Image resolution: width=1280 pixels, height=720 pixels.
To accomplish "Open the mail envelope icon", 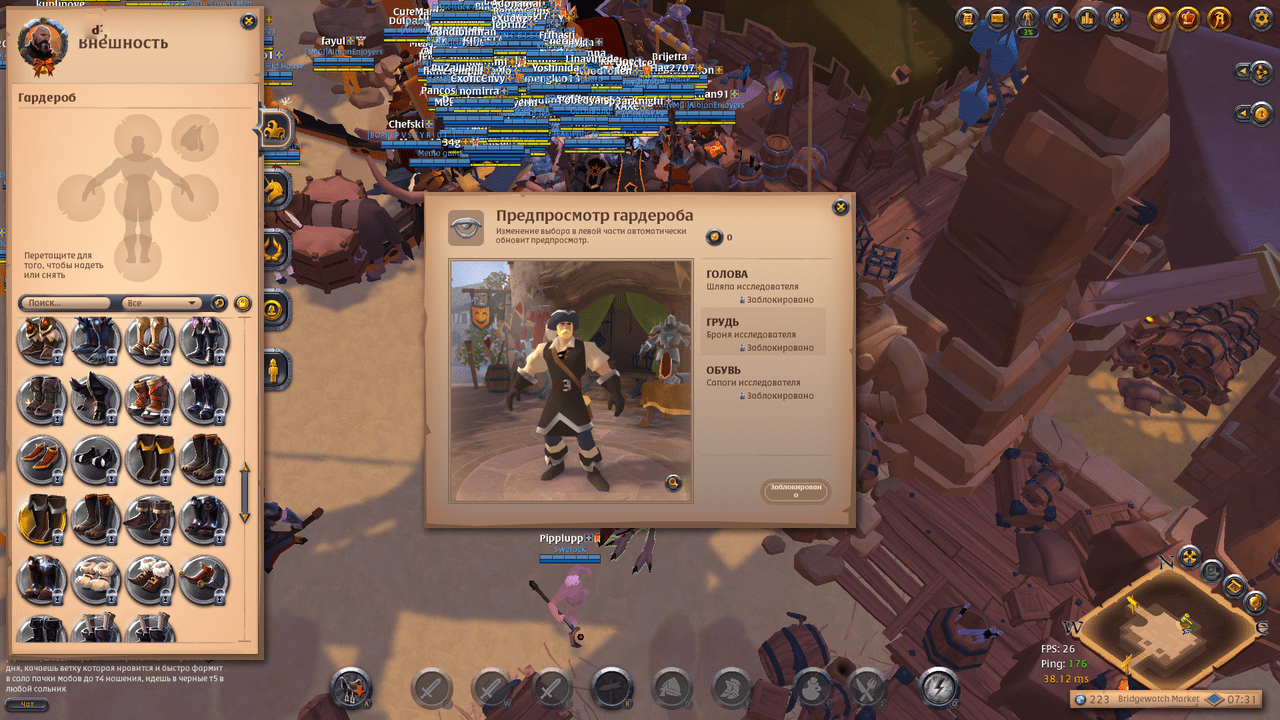I will pyautogui.click(x=997, y=18).
